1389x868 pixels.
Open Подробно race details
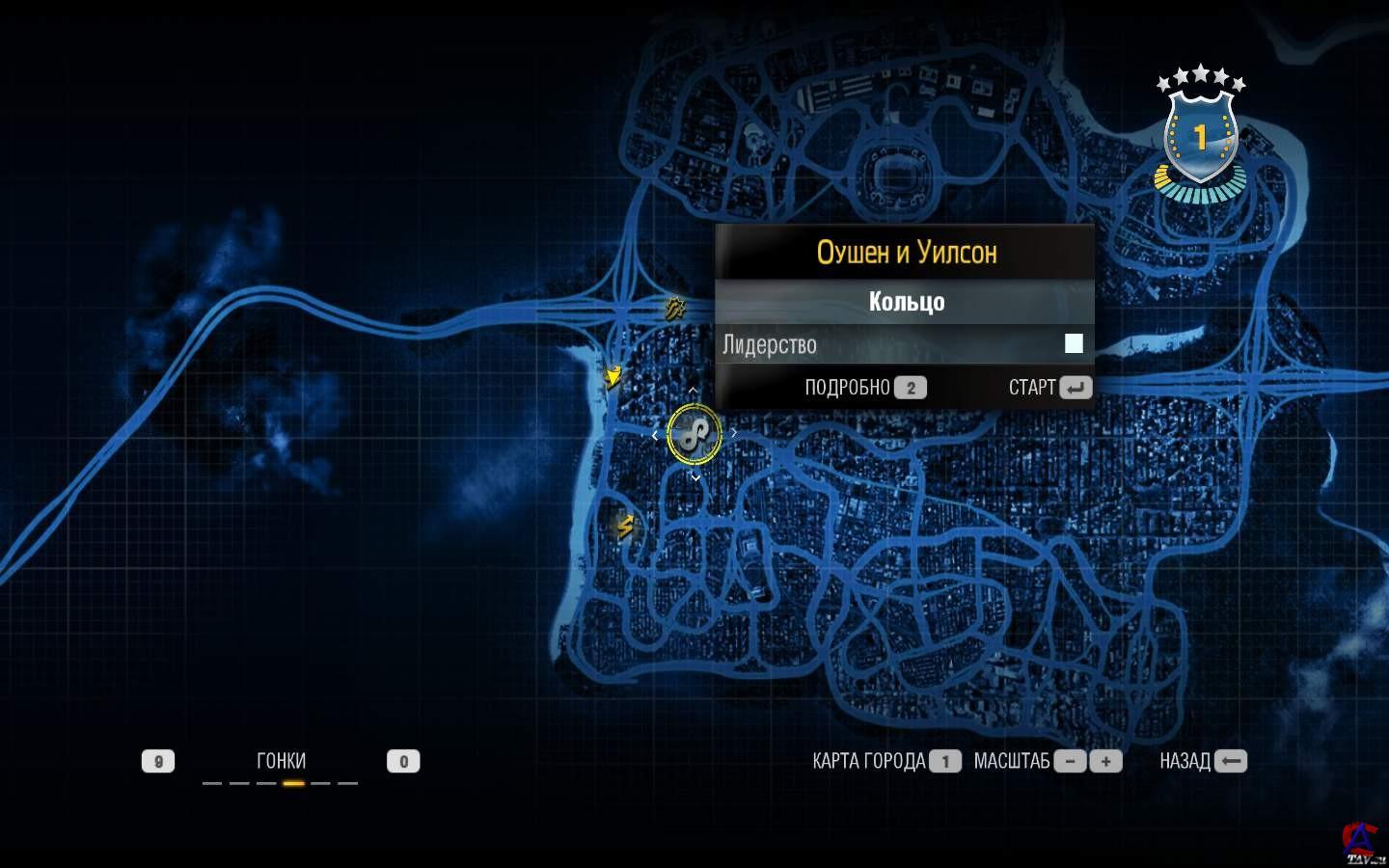(865, 388)
